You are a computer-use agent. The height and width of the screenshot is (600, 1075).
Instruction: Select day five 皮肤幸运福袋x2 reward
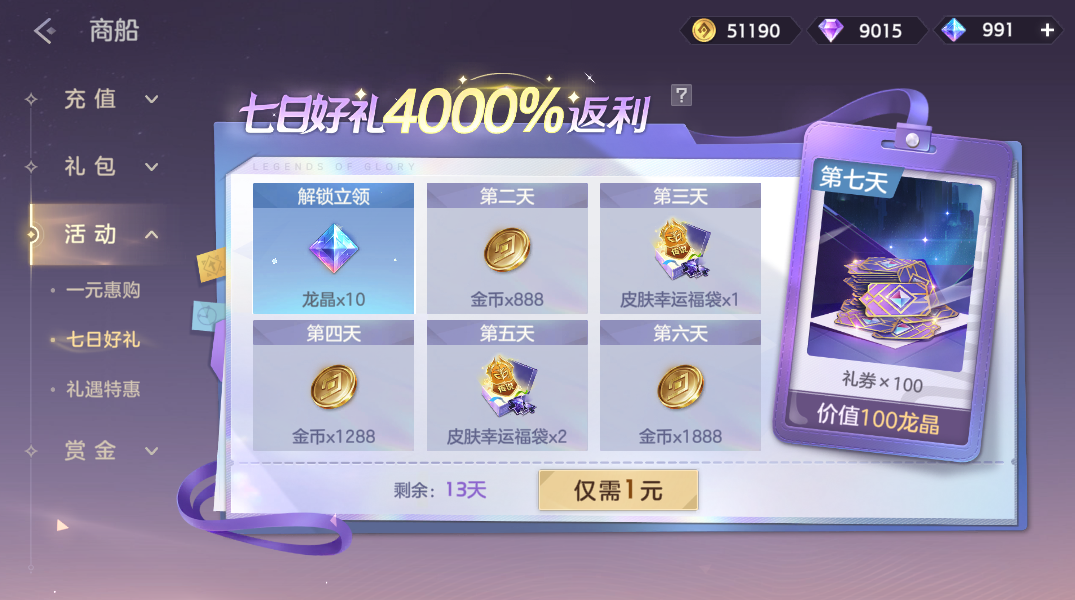507,386
